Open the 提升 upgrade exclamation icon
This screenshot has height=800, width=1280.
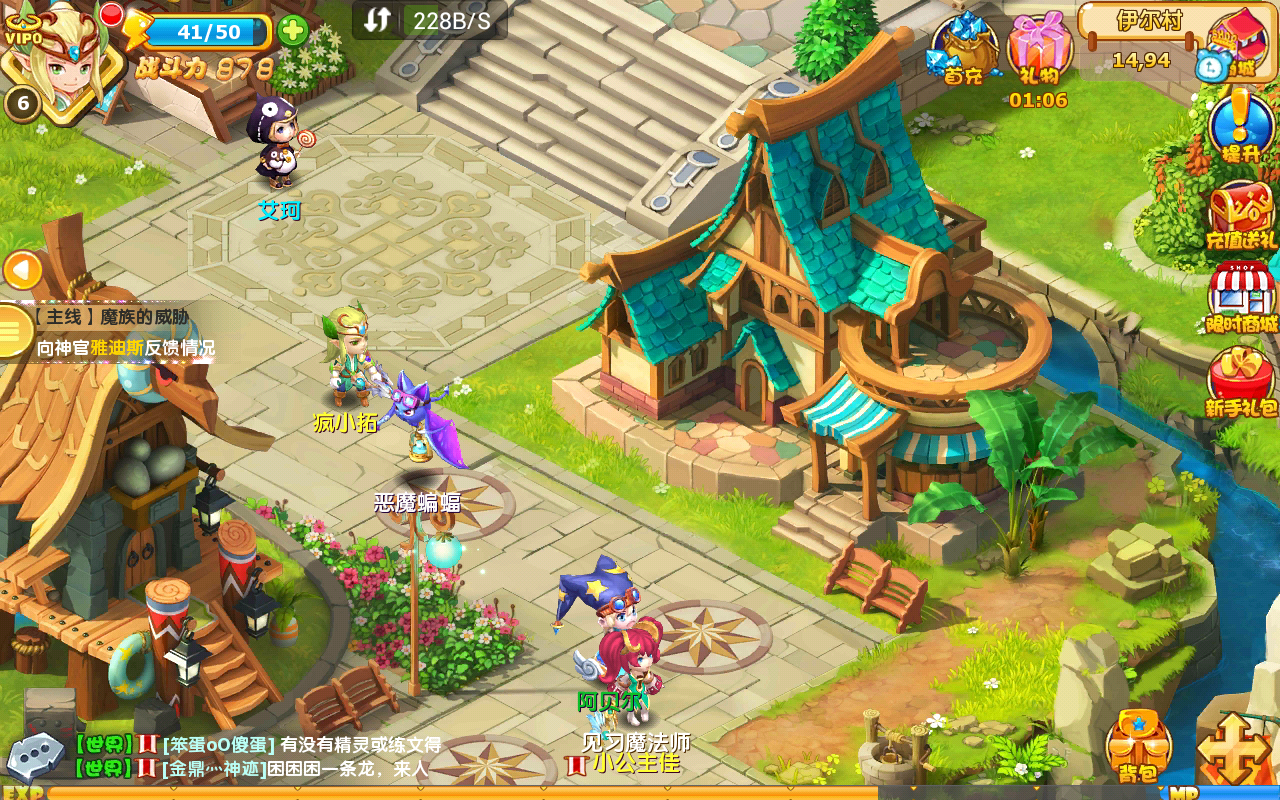coord(1240,127)
